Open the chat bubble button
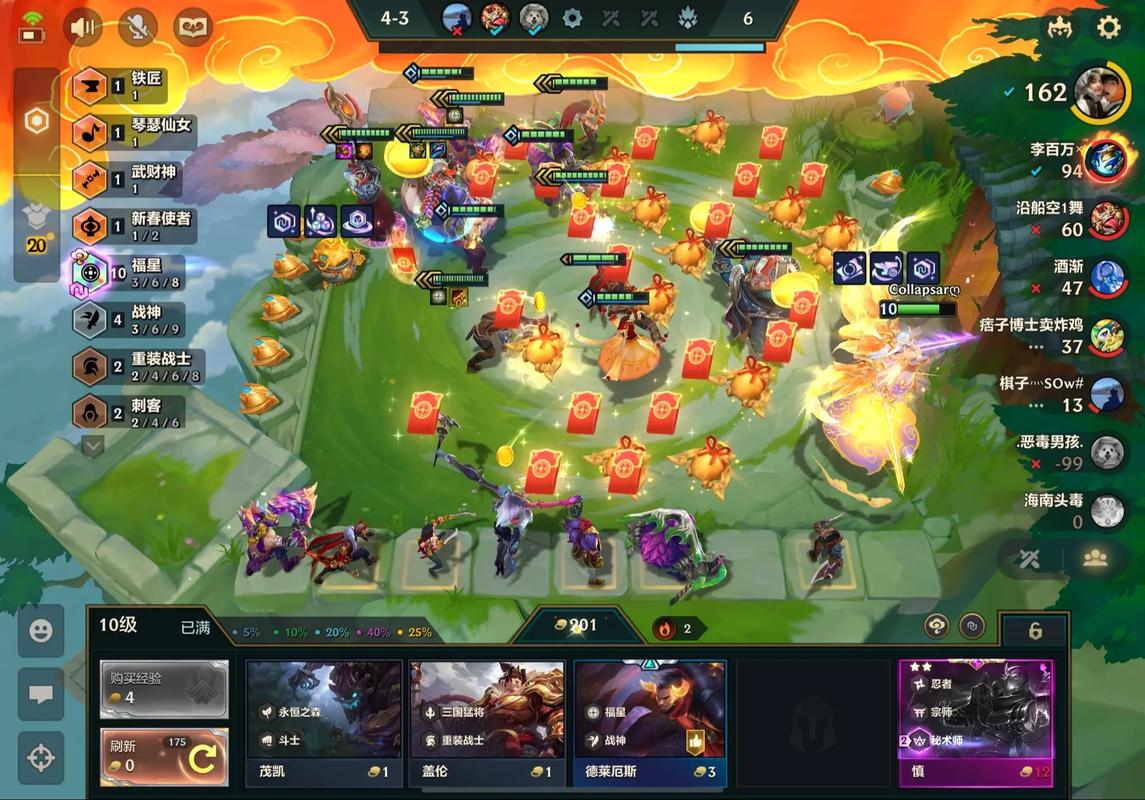 41,695
